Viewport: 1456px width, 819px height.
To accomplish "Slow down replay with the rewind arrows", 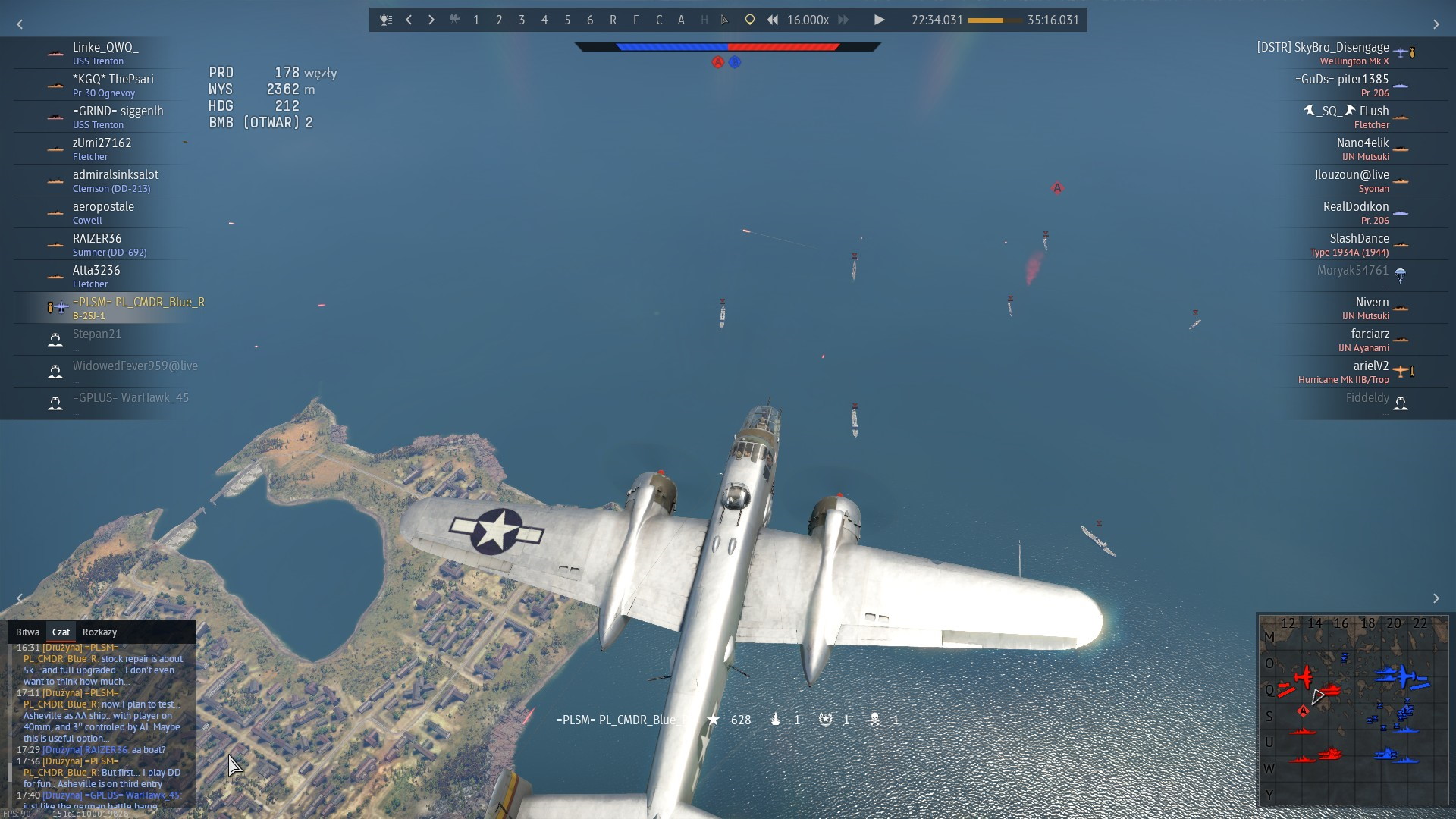I will point(772,20).
